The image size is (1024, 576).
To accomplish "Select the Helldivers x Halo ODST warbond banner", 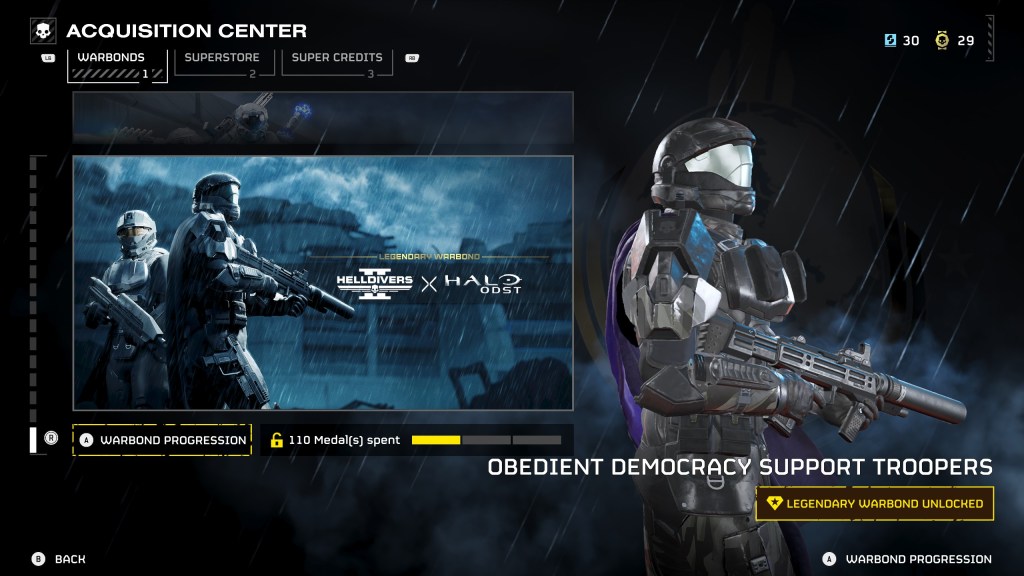I will (x=322, y=282).
